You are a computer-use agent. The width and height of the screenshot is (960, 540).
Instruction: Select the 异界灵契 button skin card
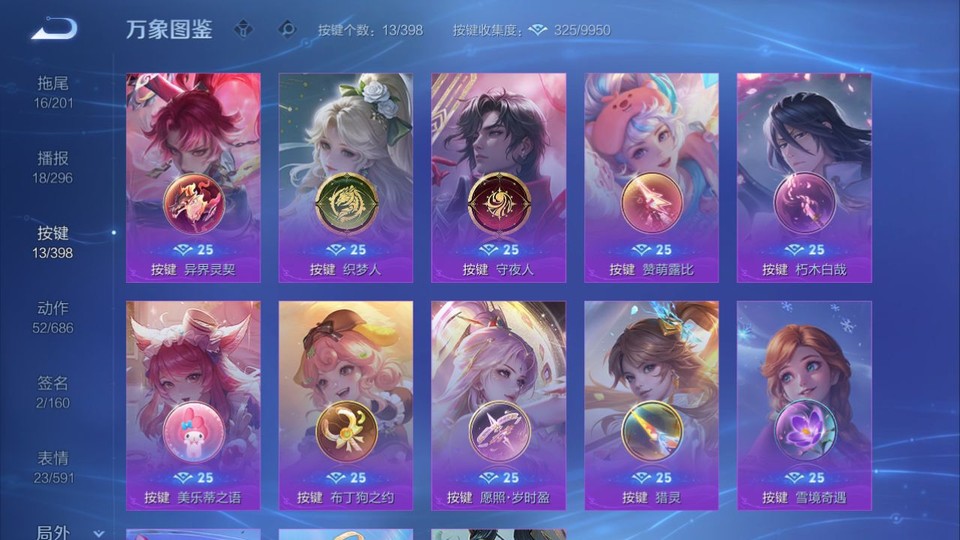(193, 177)
